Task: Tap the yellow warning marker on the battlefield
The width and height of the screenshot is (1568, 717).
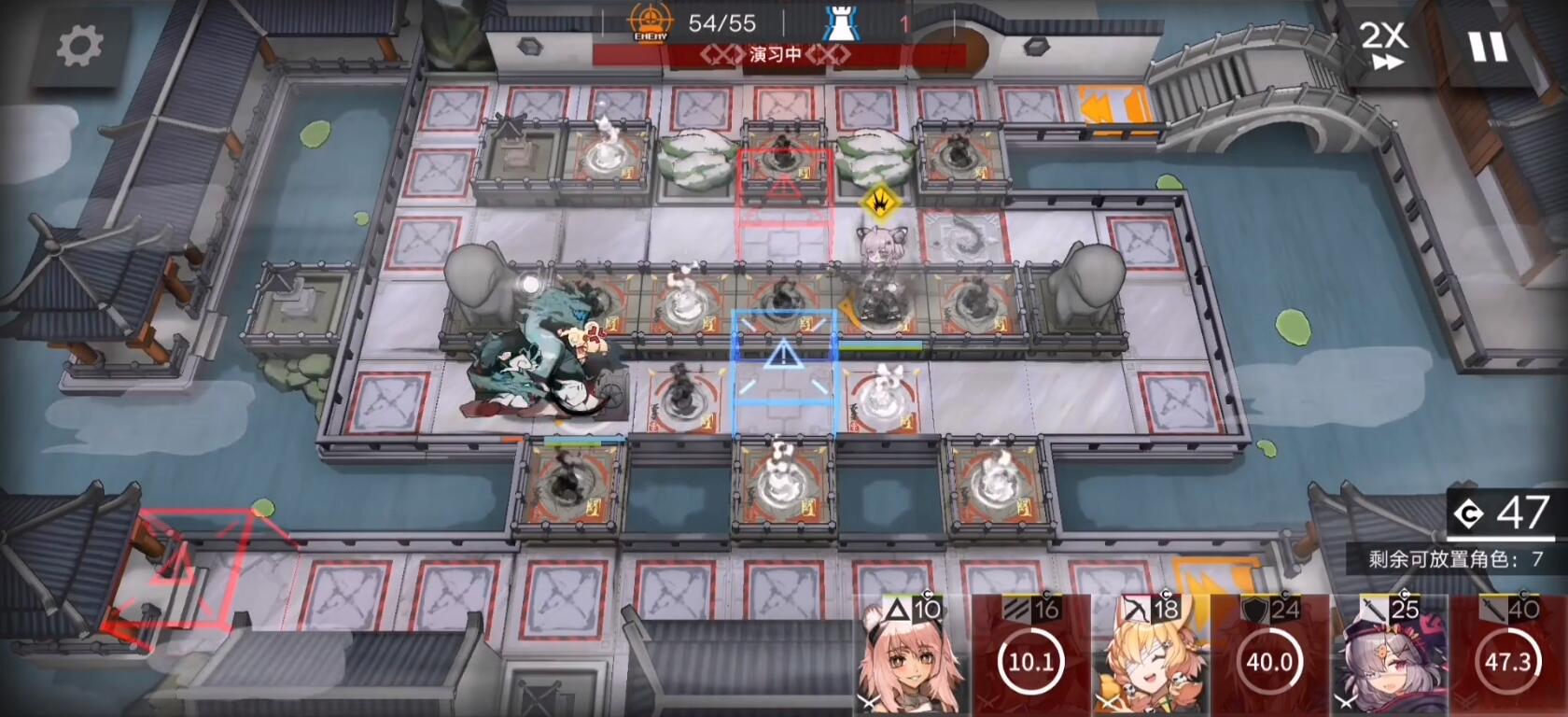Action: click(879, 199)
